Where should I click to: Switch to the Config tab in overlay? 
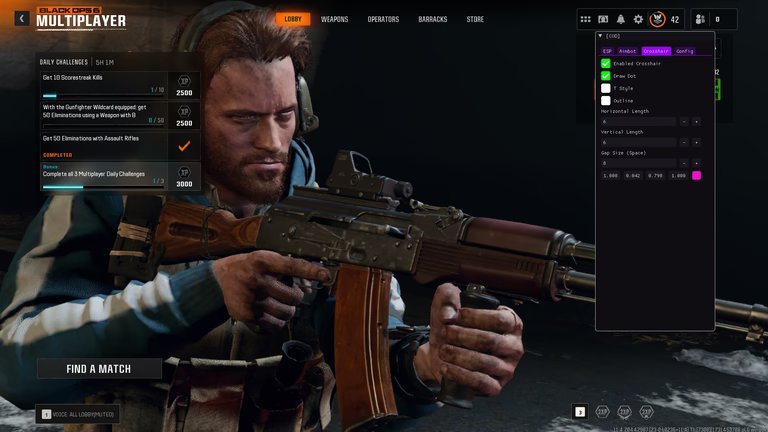click(x=684, y=51)
